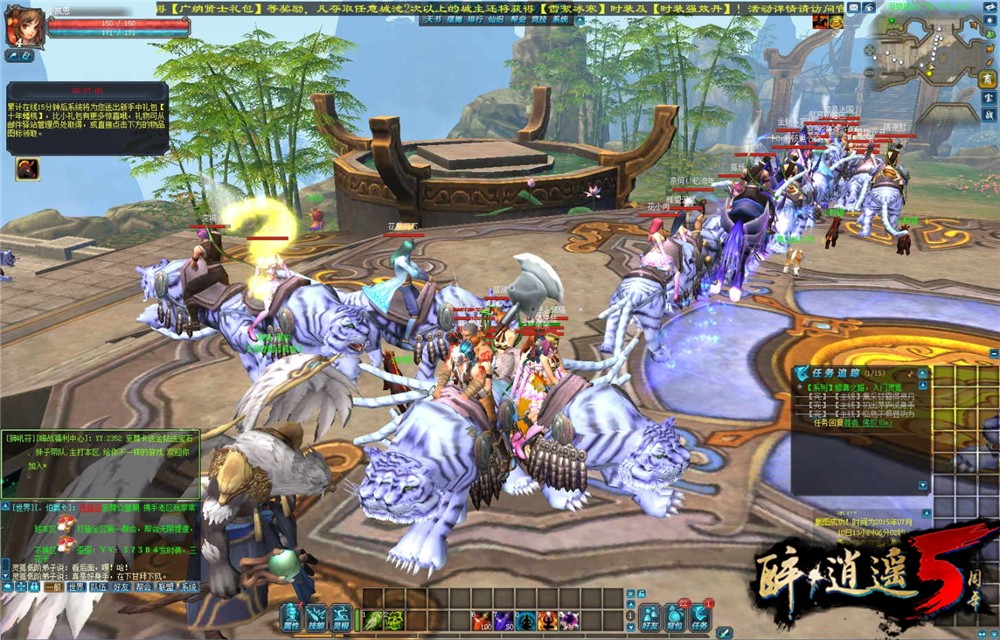Use the purple potion in hotbar
This screenshot has height=640, width=1000.
[504, 621]
